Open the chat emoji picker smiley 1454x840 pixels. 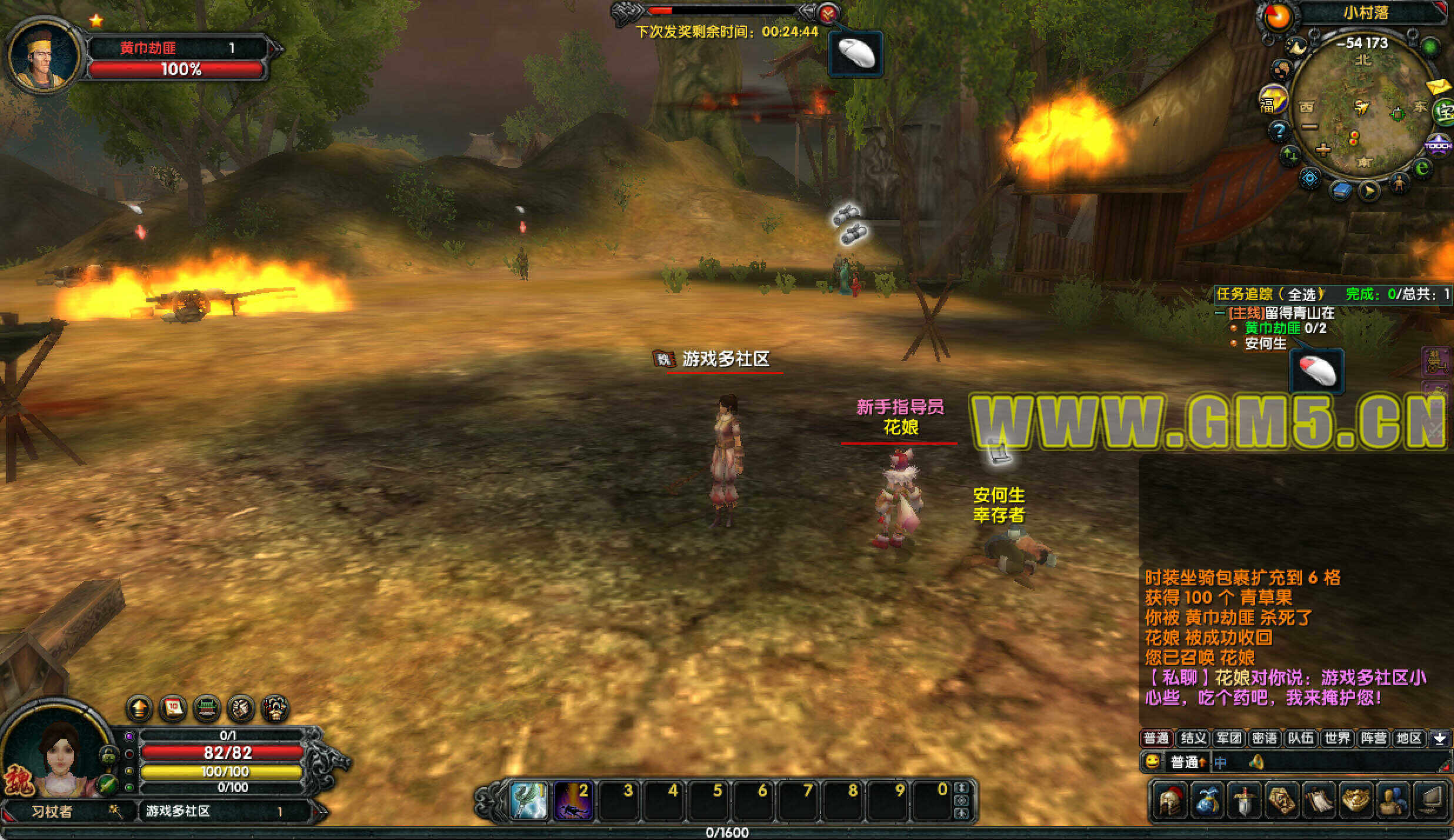click(x=1152, y=762)
